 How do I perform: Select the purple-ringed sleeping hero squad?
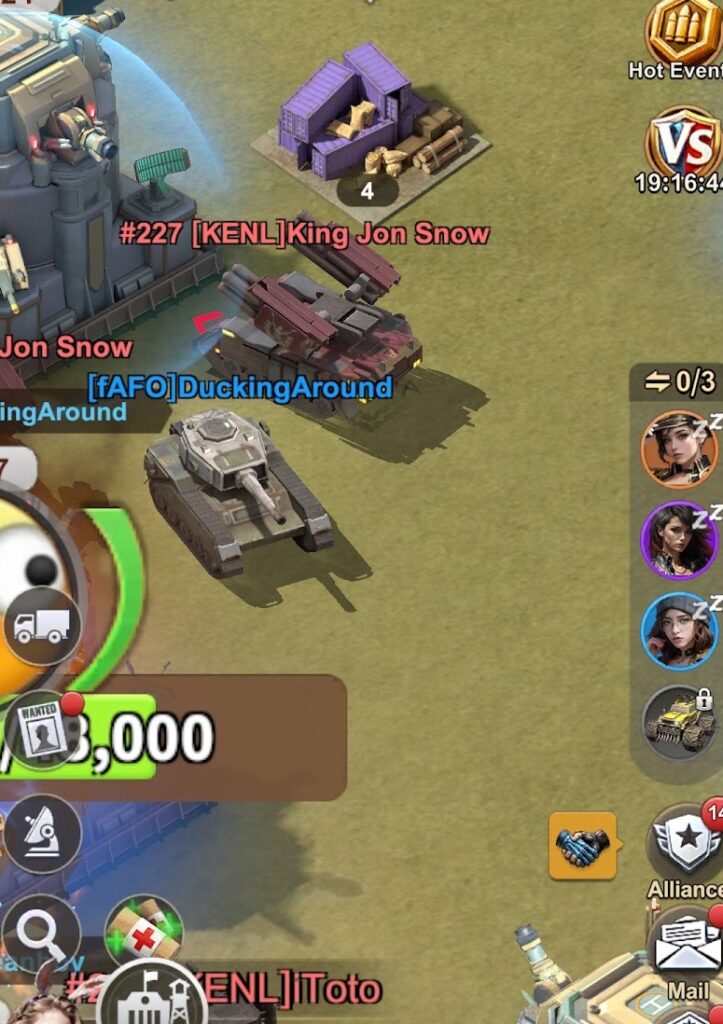click(679, 541)
